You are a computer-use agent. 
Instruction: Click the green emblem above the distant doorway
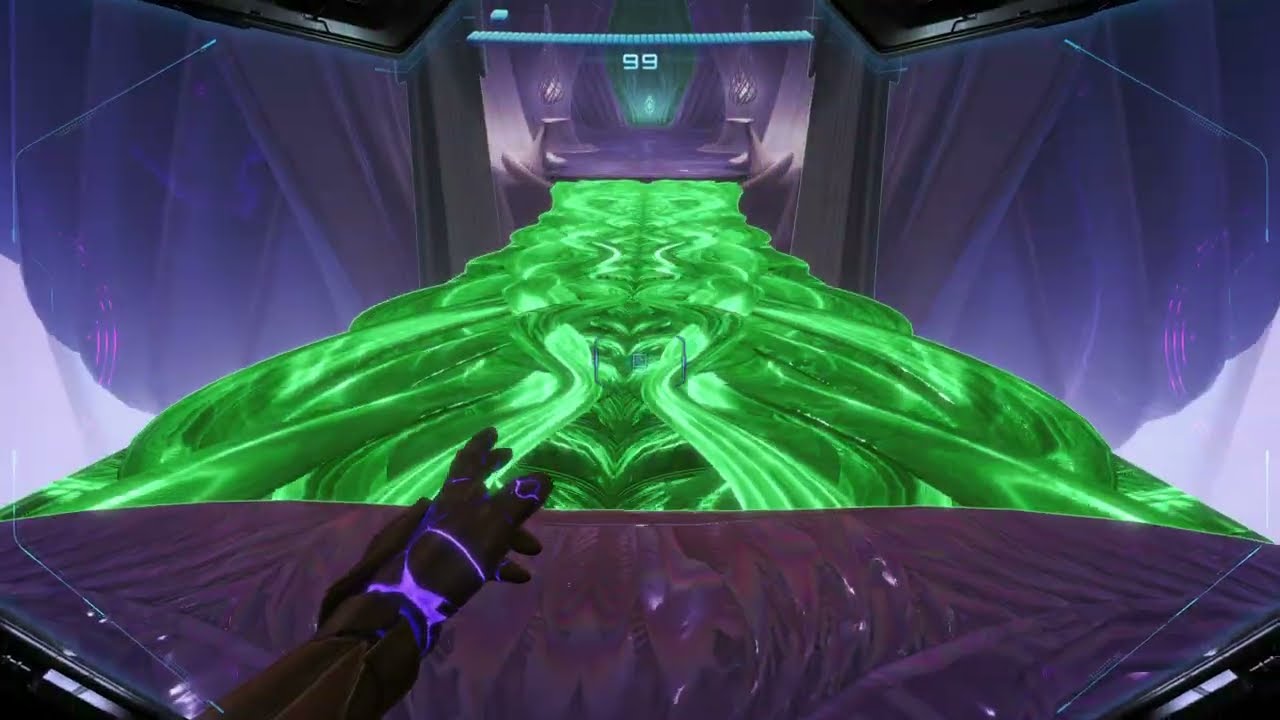(x=648, y=104)
